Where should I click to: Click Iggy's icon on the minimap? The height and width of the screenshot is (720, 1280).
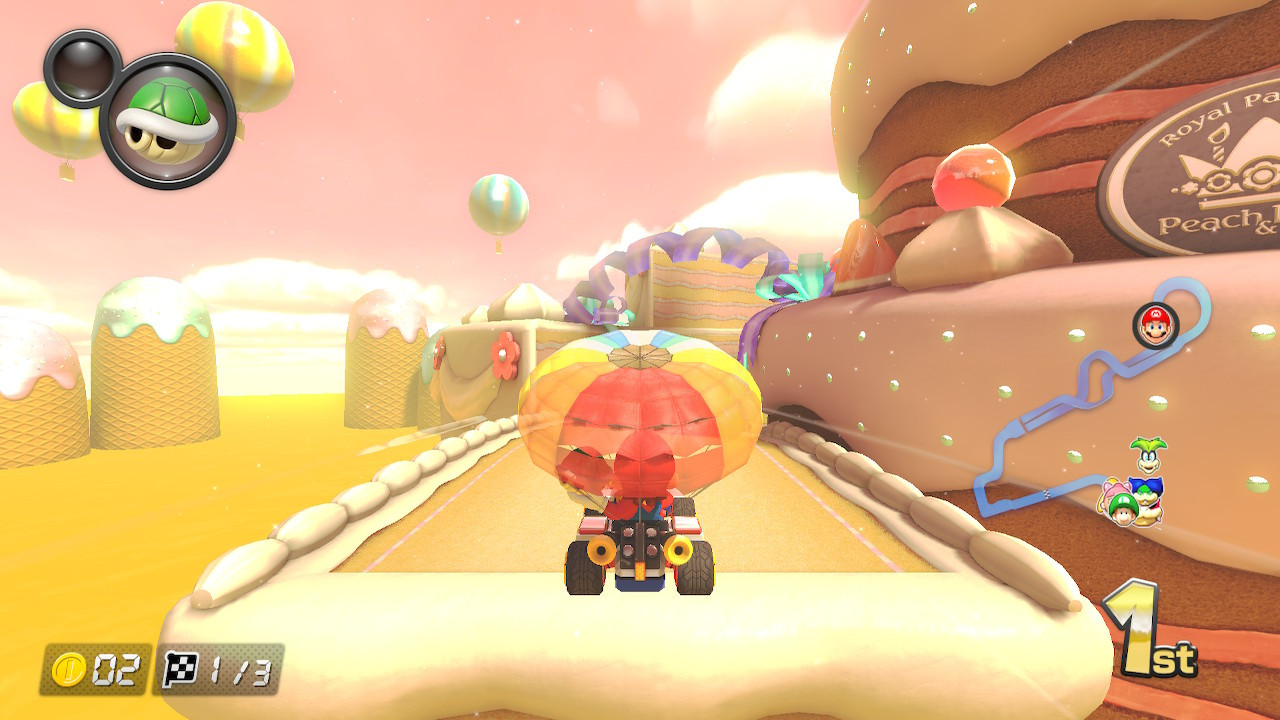[x=1147, y=455]
